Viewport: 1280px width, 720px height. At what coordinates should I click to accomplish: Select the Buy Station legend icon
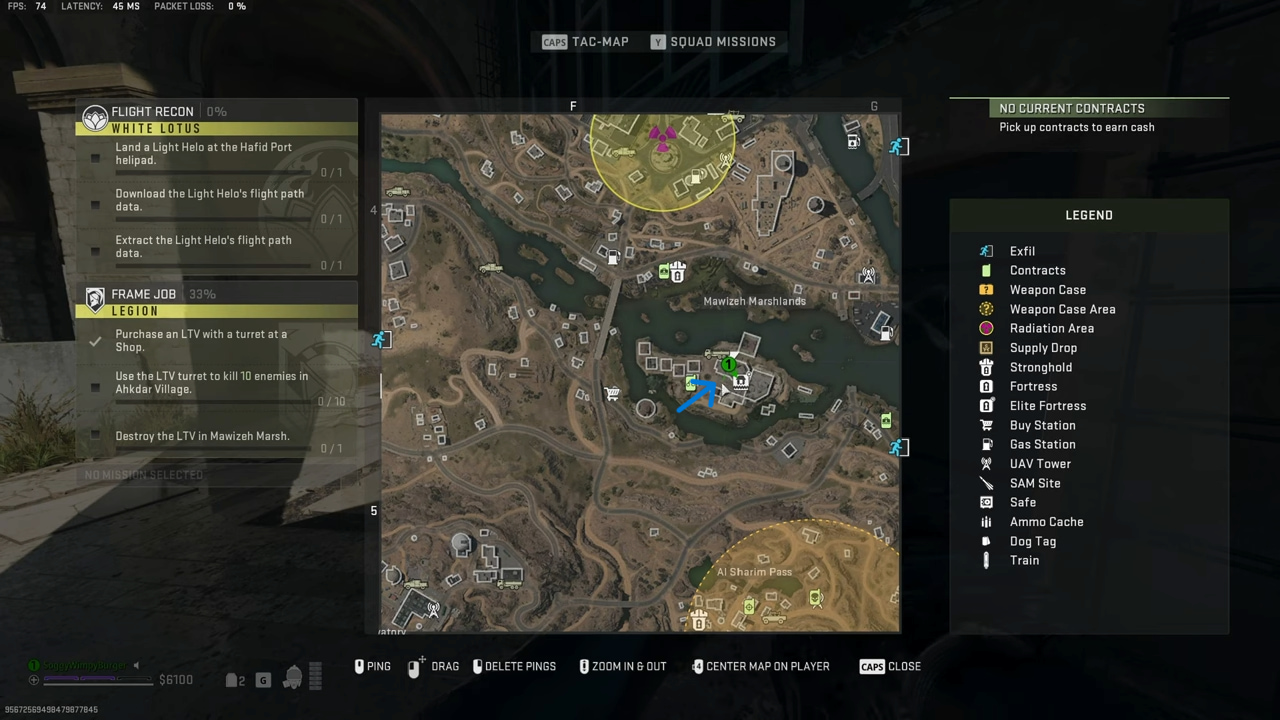tap(986, 425)
